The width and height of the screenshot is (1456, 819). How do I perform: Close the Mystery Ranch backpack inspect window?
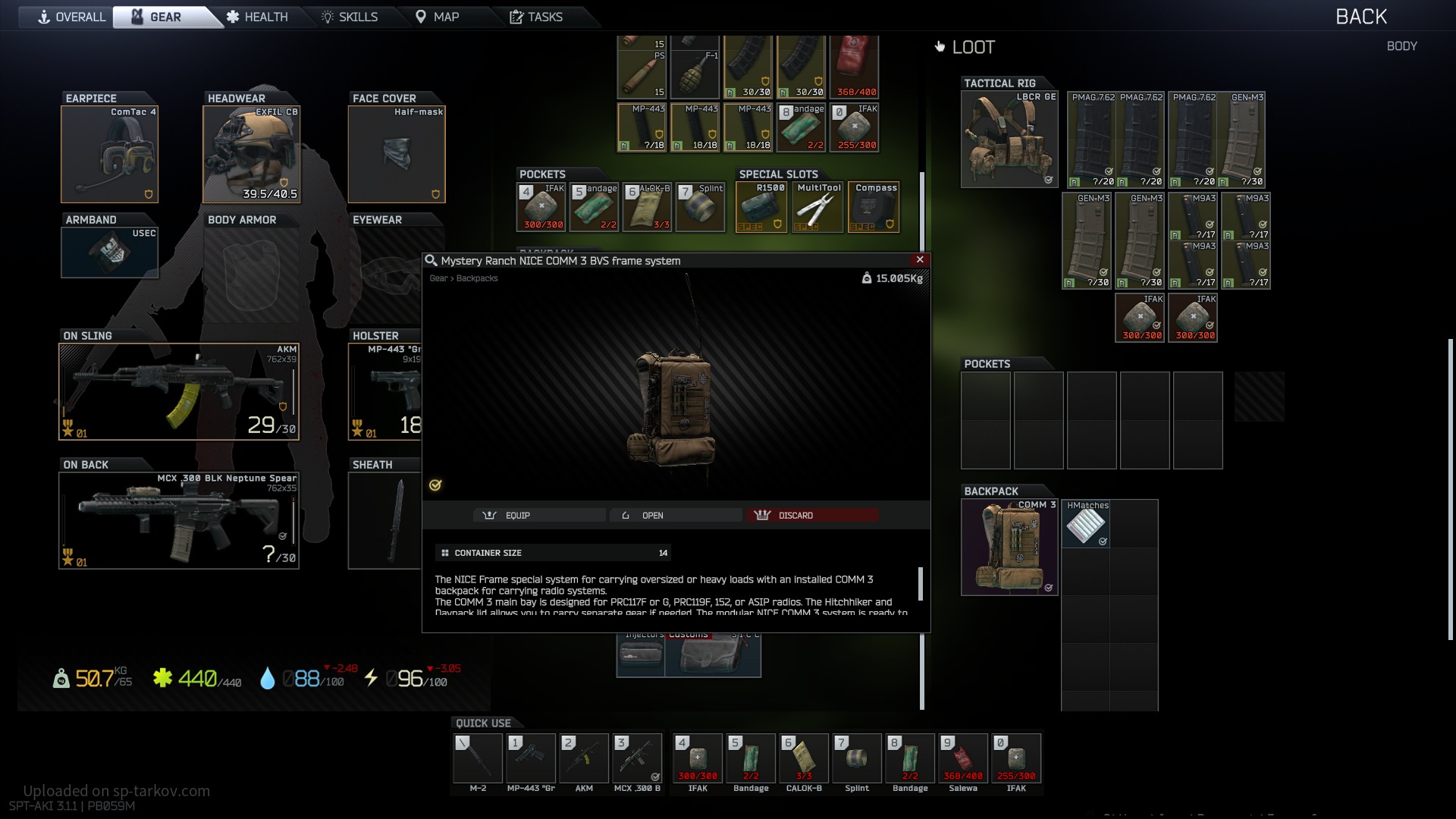point(920,259)
